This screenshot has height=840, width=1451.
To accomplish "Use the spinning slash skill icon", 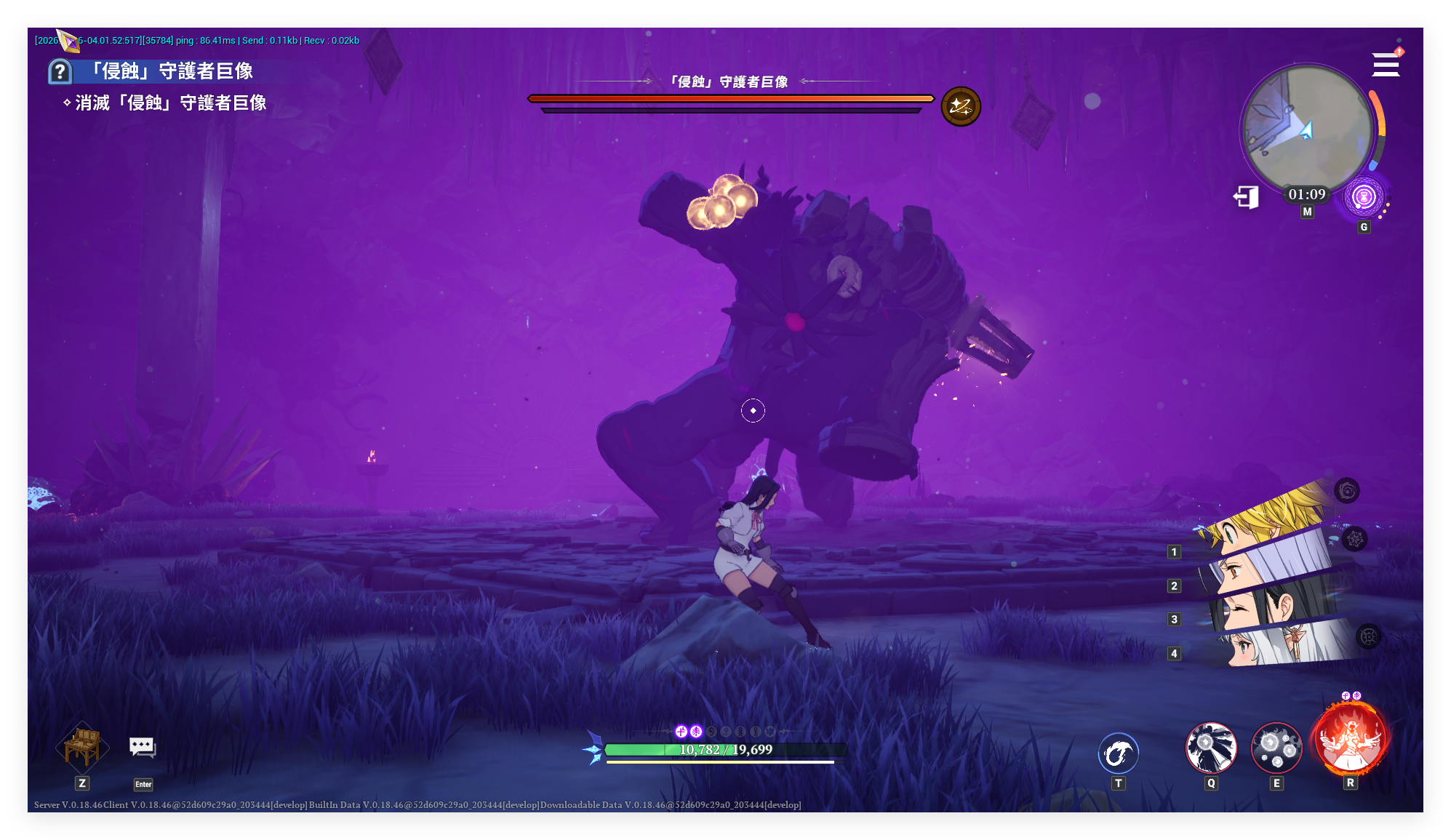I will pos(1211,748).
